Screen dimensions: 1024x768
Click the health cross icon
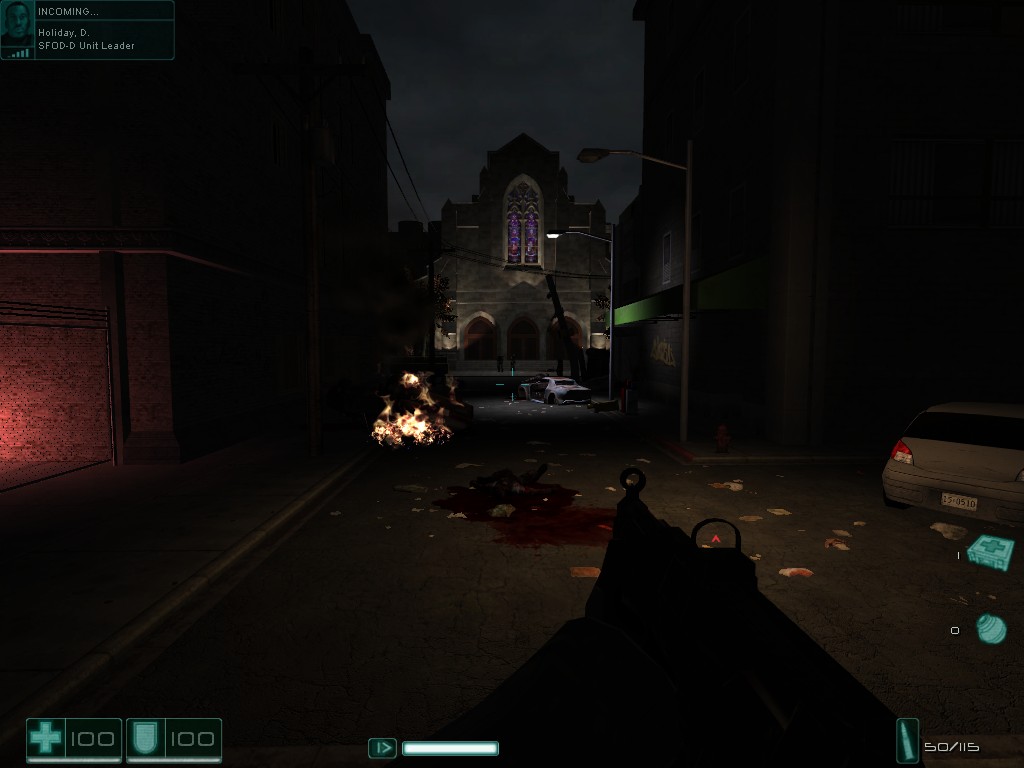(x=45, y=740)
